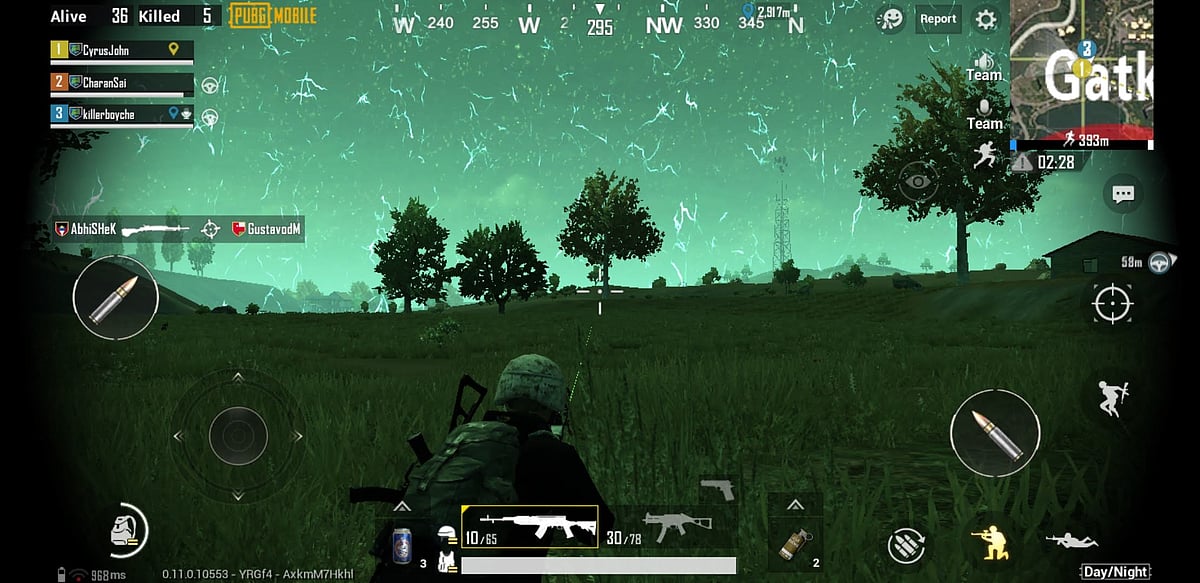Tap the jump button

[x=1111, y=397]
